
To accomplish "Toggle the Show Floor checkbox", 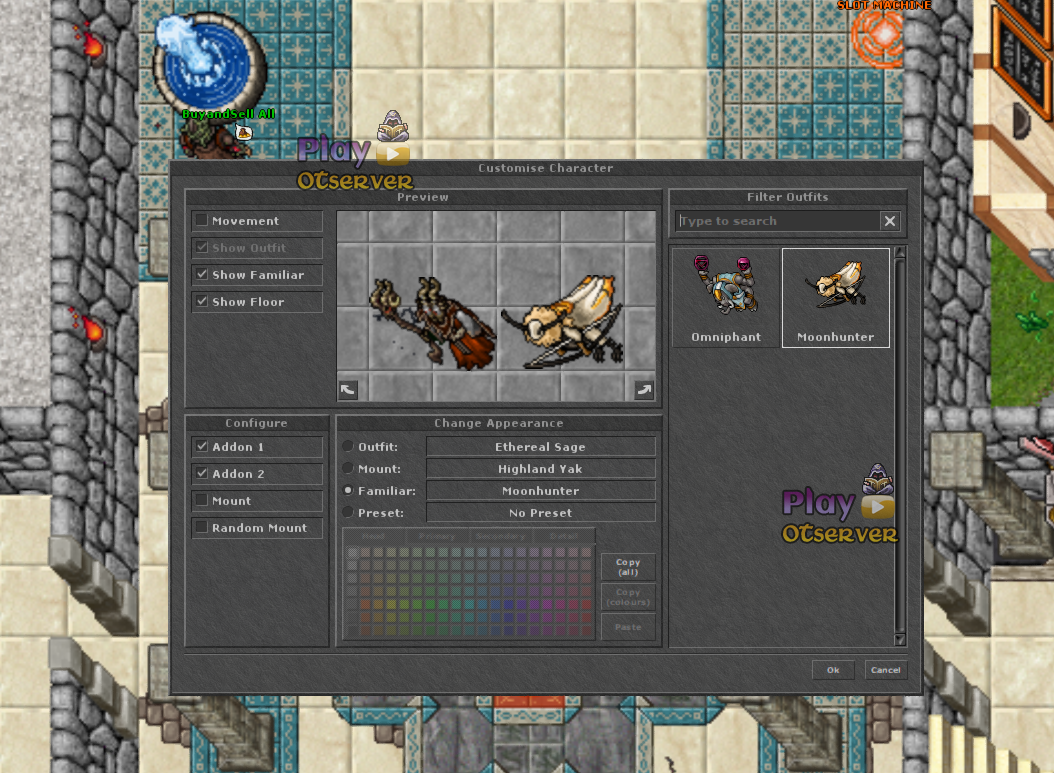I will (202, 302).
